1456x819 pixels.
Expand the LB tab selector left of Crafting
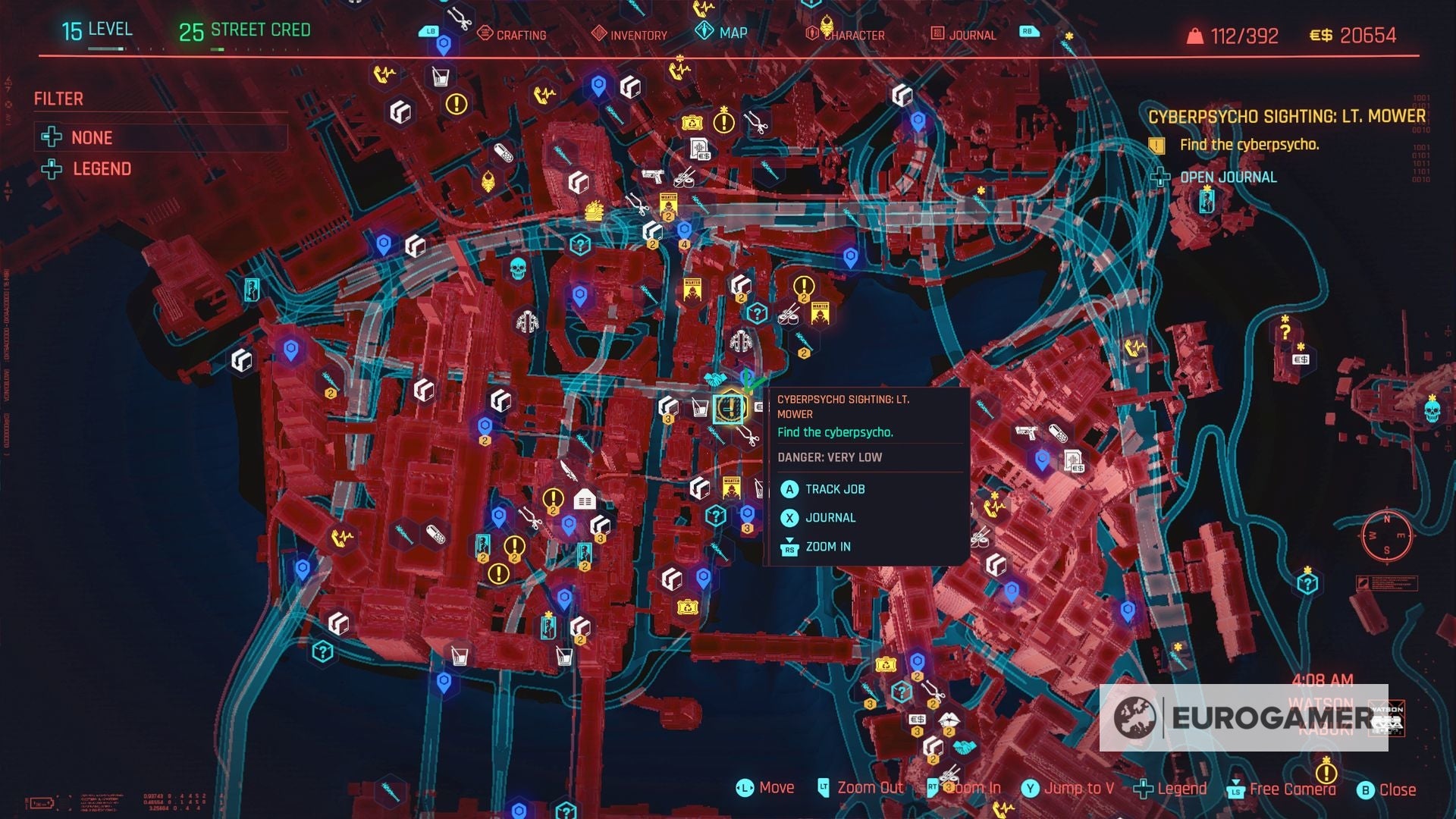tap(429, 32)
